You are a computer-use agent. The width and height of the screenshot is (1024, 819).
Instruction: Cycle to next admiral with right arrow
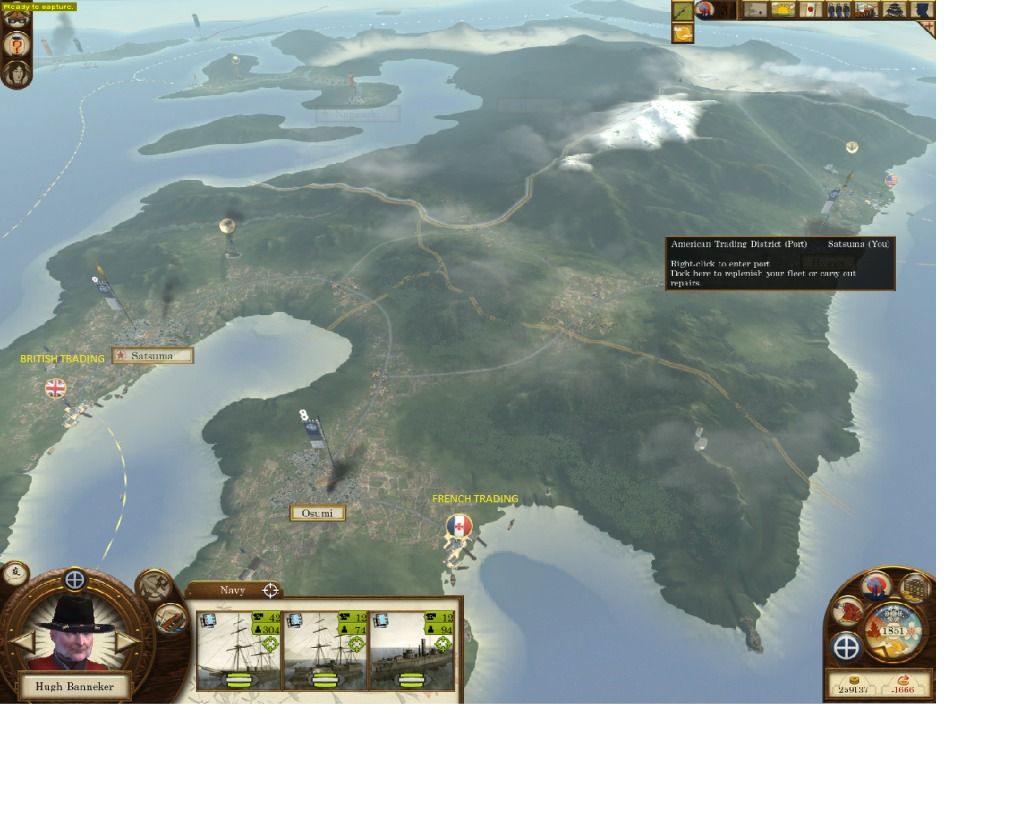[x=128, y=642]
